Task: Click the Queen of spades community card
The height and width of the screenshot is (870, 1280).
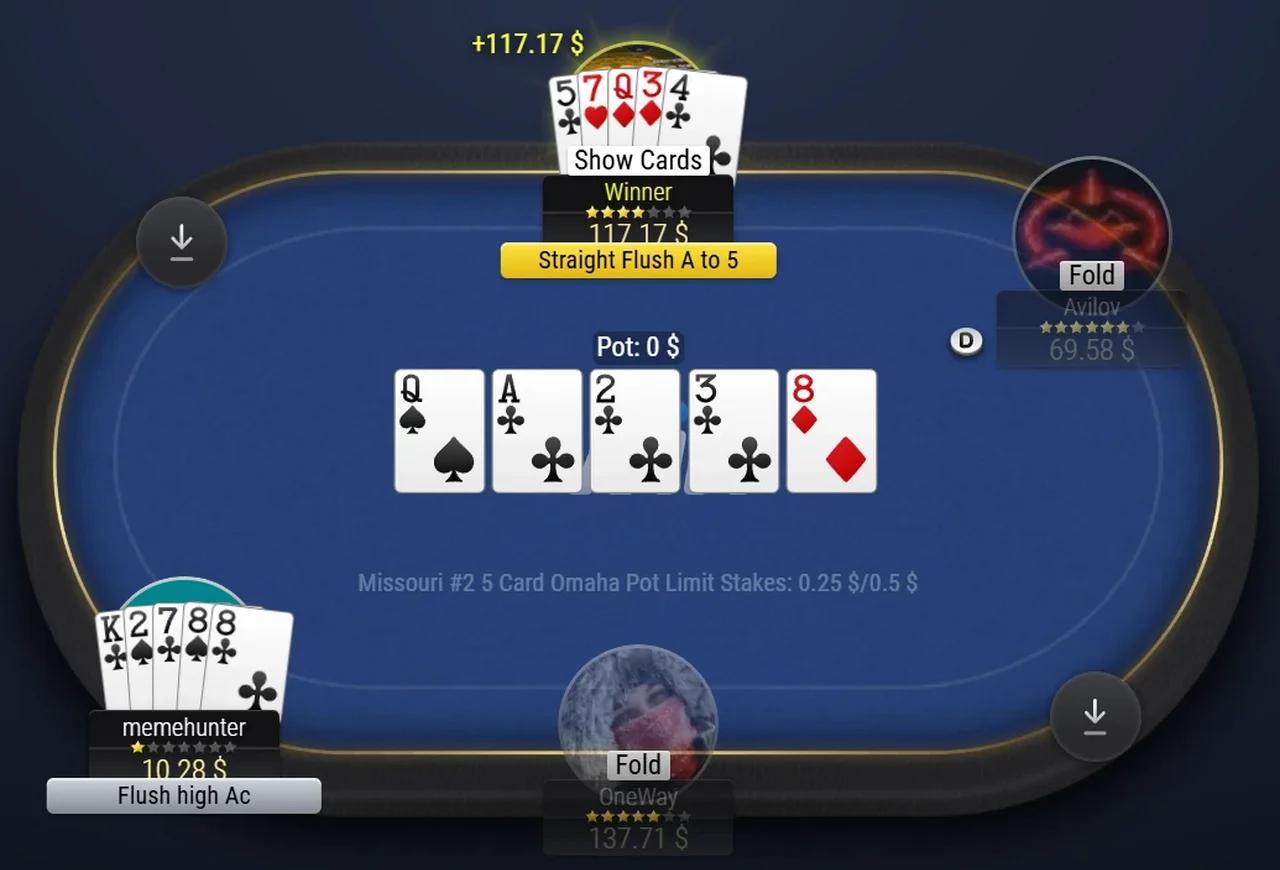Action: pyautogui.click(x=439, y=430)
